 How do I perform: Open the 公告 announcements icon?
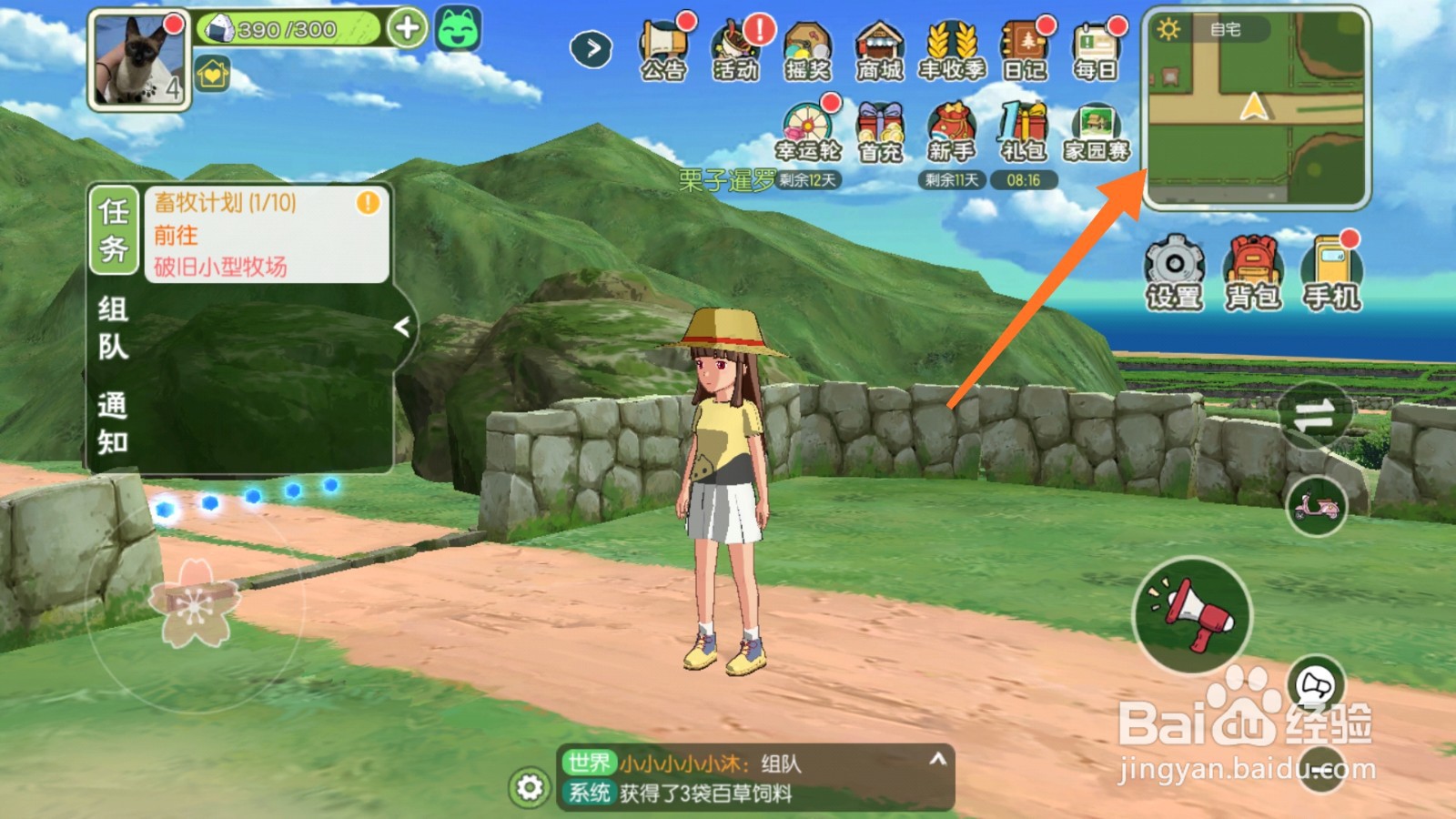click(x=662, y=50)
